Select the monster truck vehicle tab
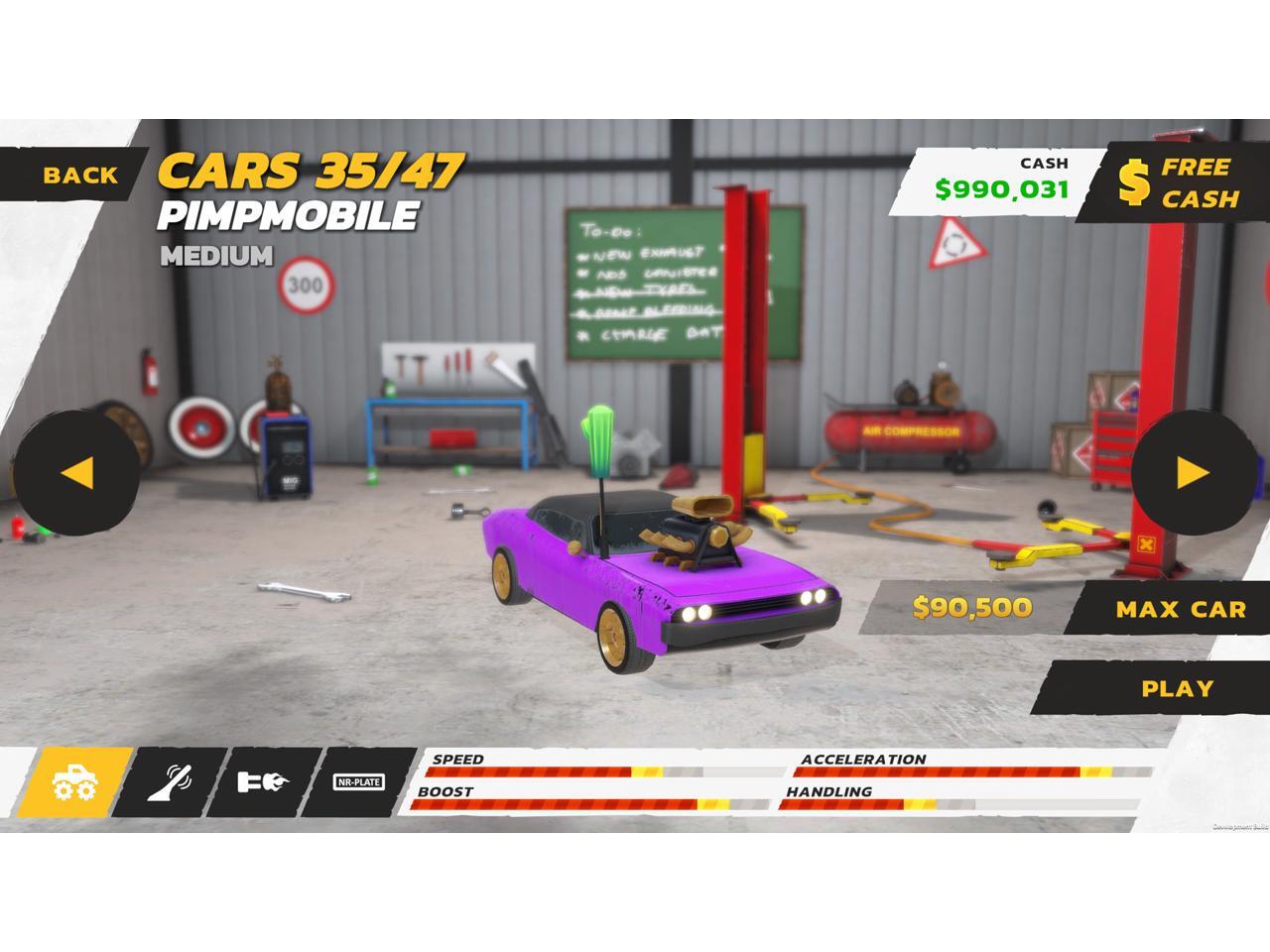The height and width of the screenshot is (952, 1270). tap(75, 782)
